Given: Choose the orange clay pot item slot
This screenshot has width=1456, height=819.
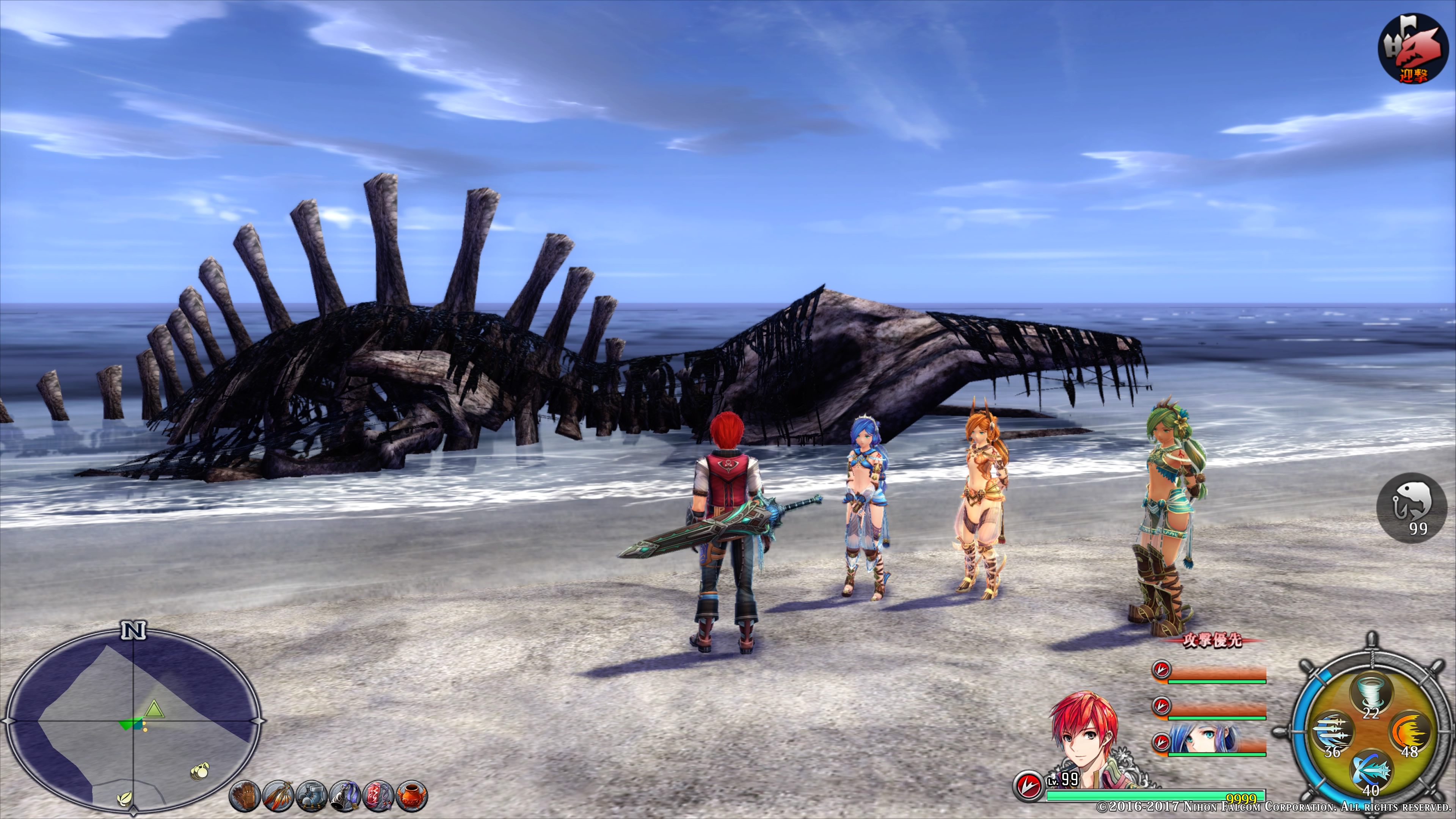Looking at the screenshot, I should 412,796.
